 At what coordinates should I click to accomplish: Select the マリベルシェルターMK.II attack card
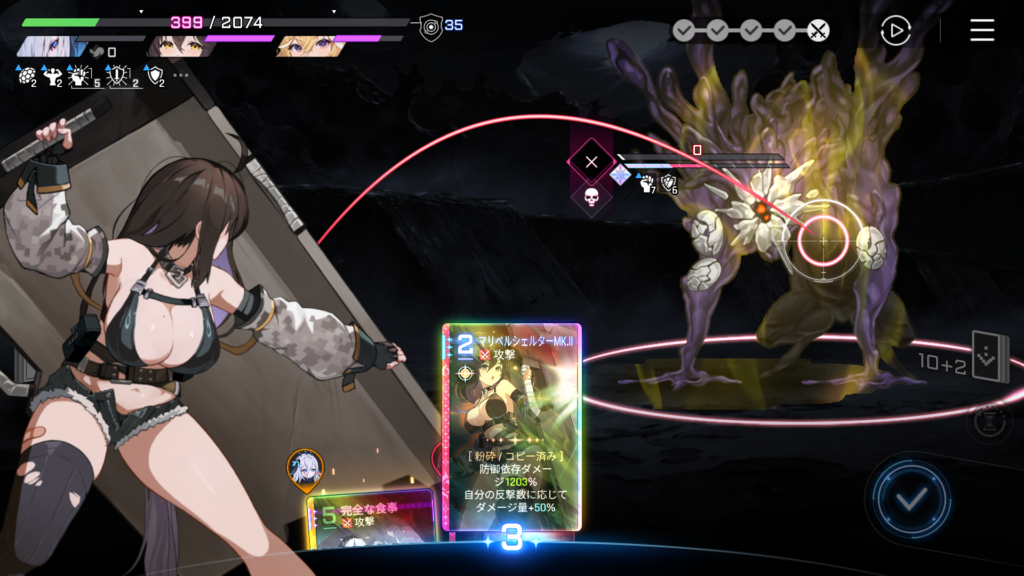512,426
